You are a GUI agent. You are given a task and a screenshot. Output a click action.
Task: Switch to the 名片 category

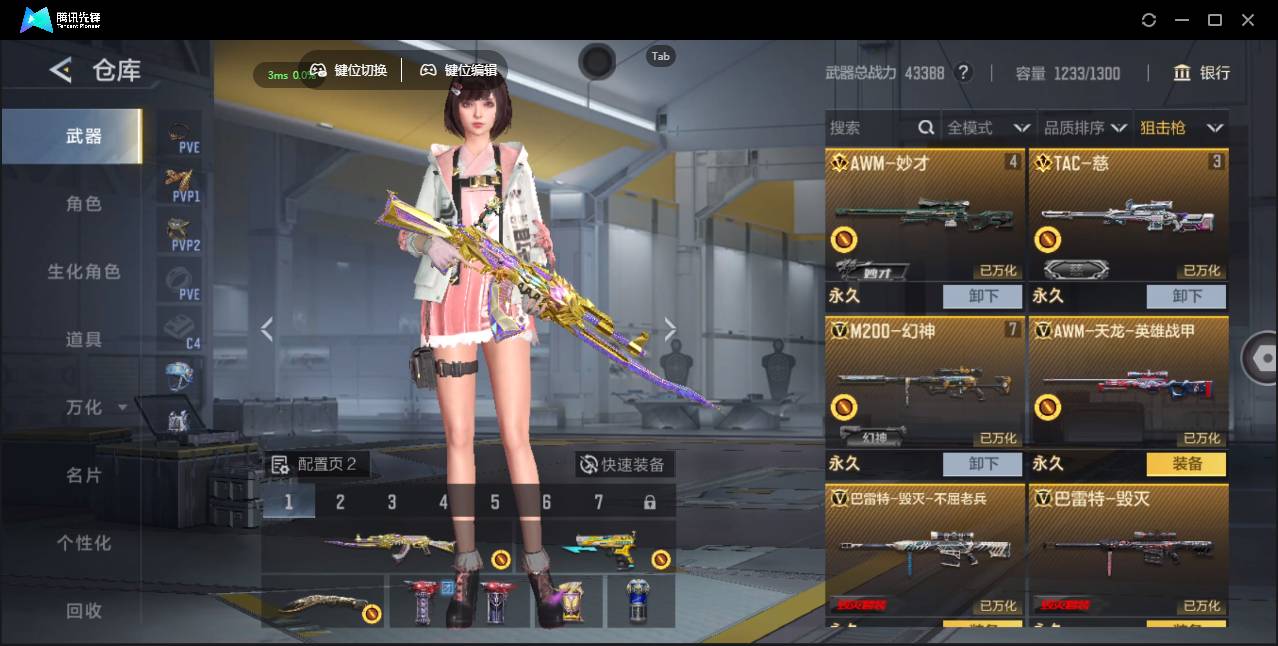84,475
